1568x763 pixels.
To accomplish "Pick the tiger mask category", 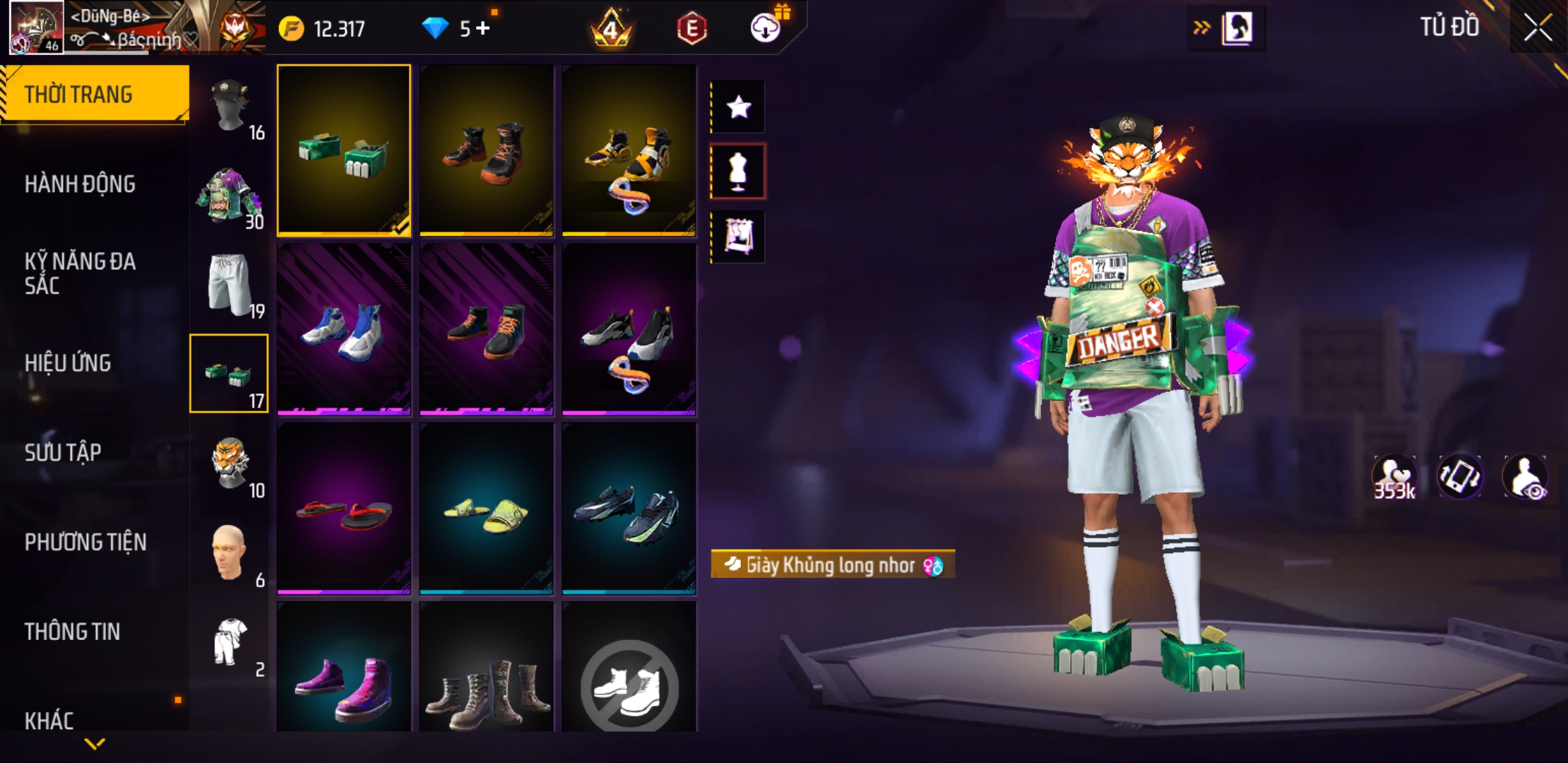I will pyautogui.click(x=230, y=463).
